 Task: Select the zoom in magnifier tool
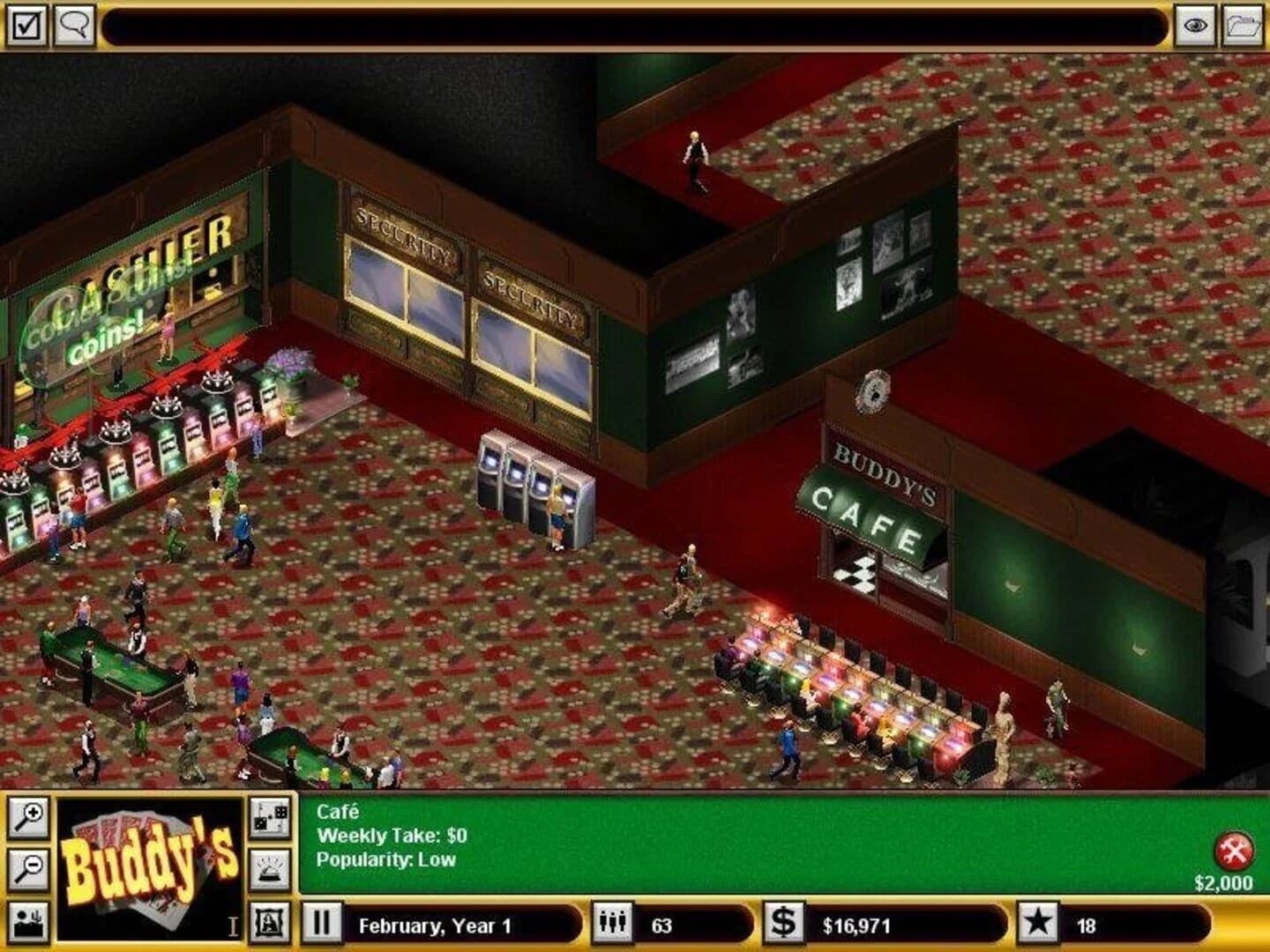(28, 820)
